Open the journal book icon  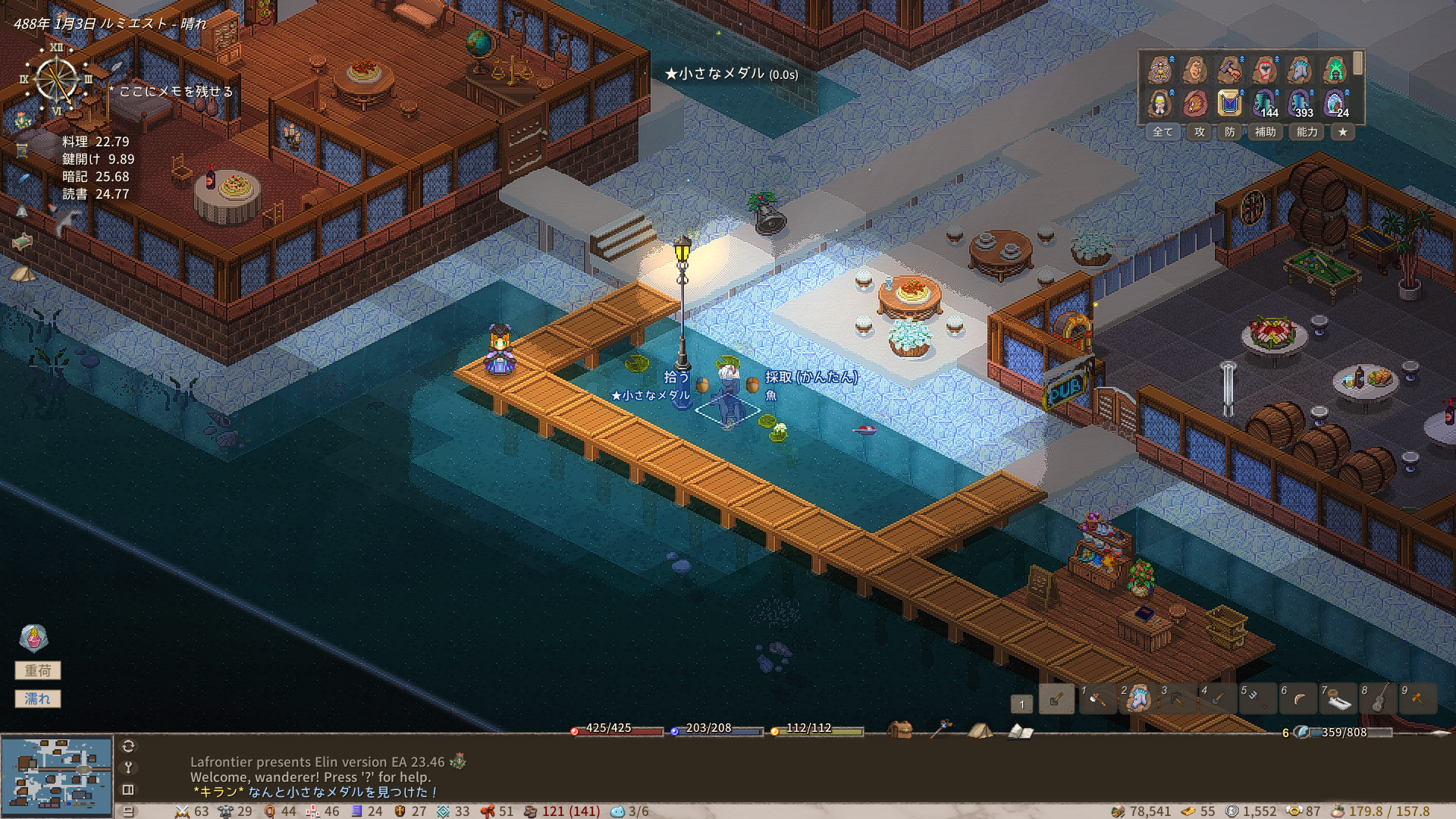[1021, 731]
